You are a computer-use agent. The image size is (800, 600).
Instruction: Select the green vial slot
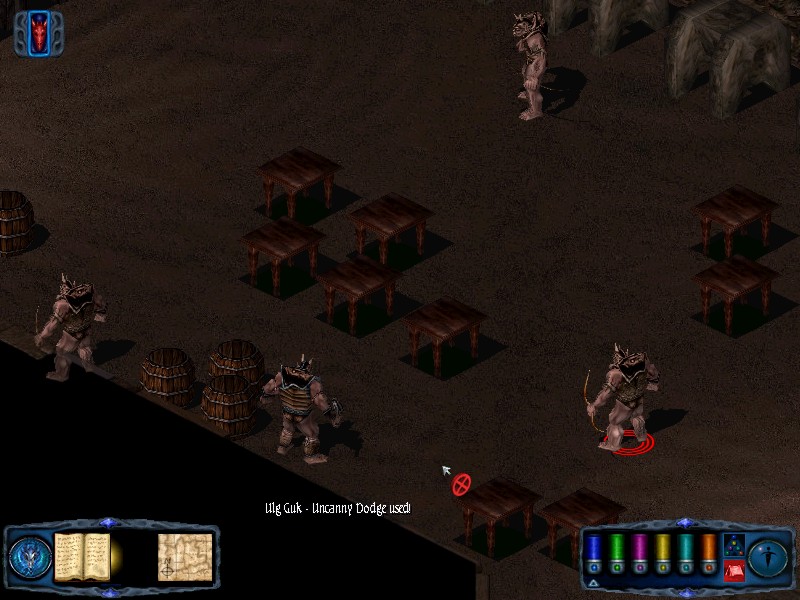(616, 550)
